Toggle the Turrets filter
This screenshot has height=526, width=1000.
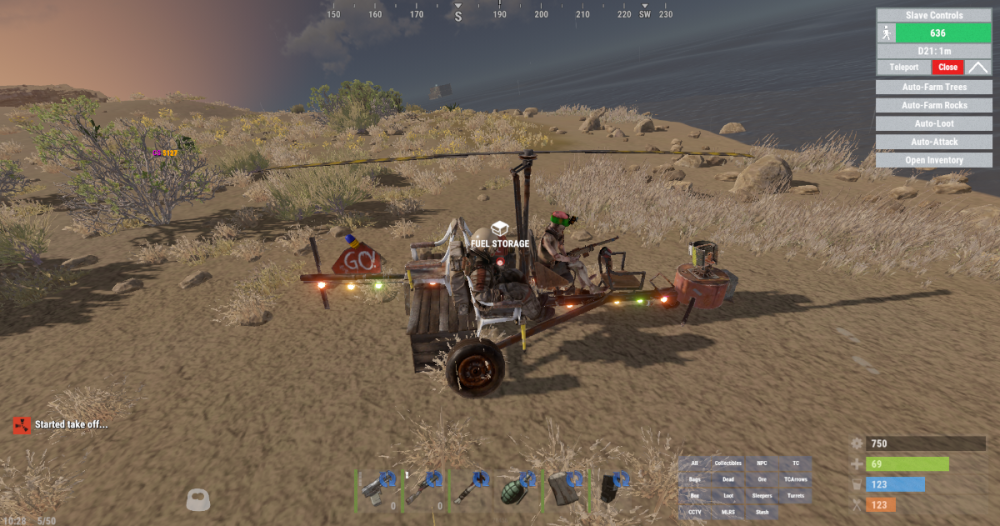coord(795,496)
